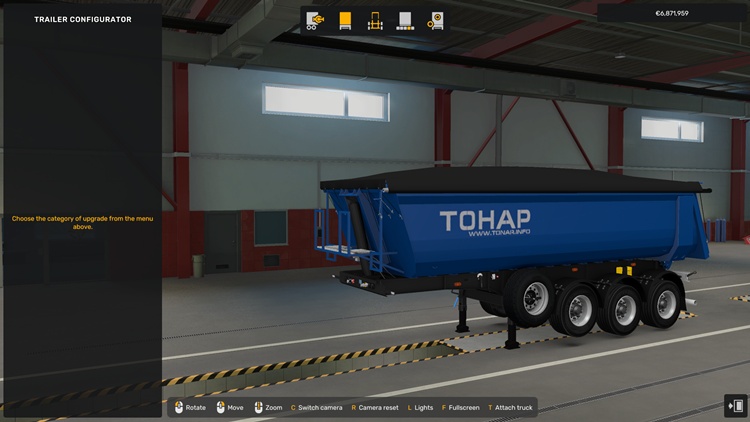Viewport: 750px width, 422px height.
Task: Choose the yellow chassis frame category
Action: [x=376, y=20]
